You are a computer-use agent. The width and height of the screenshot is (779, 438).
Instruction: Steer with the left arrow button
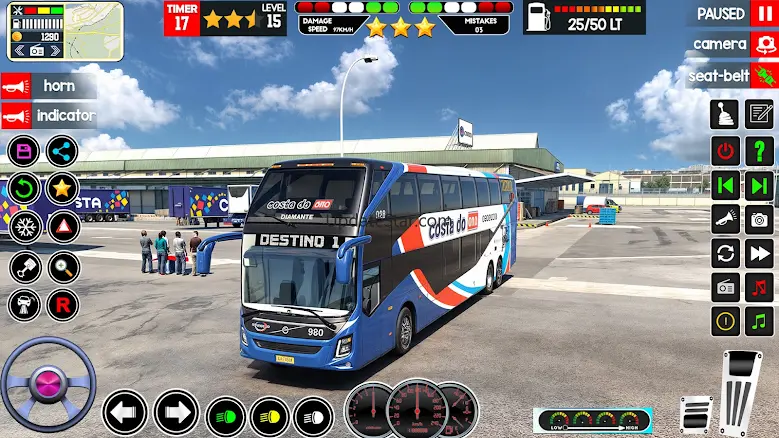point(125,412)
